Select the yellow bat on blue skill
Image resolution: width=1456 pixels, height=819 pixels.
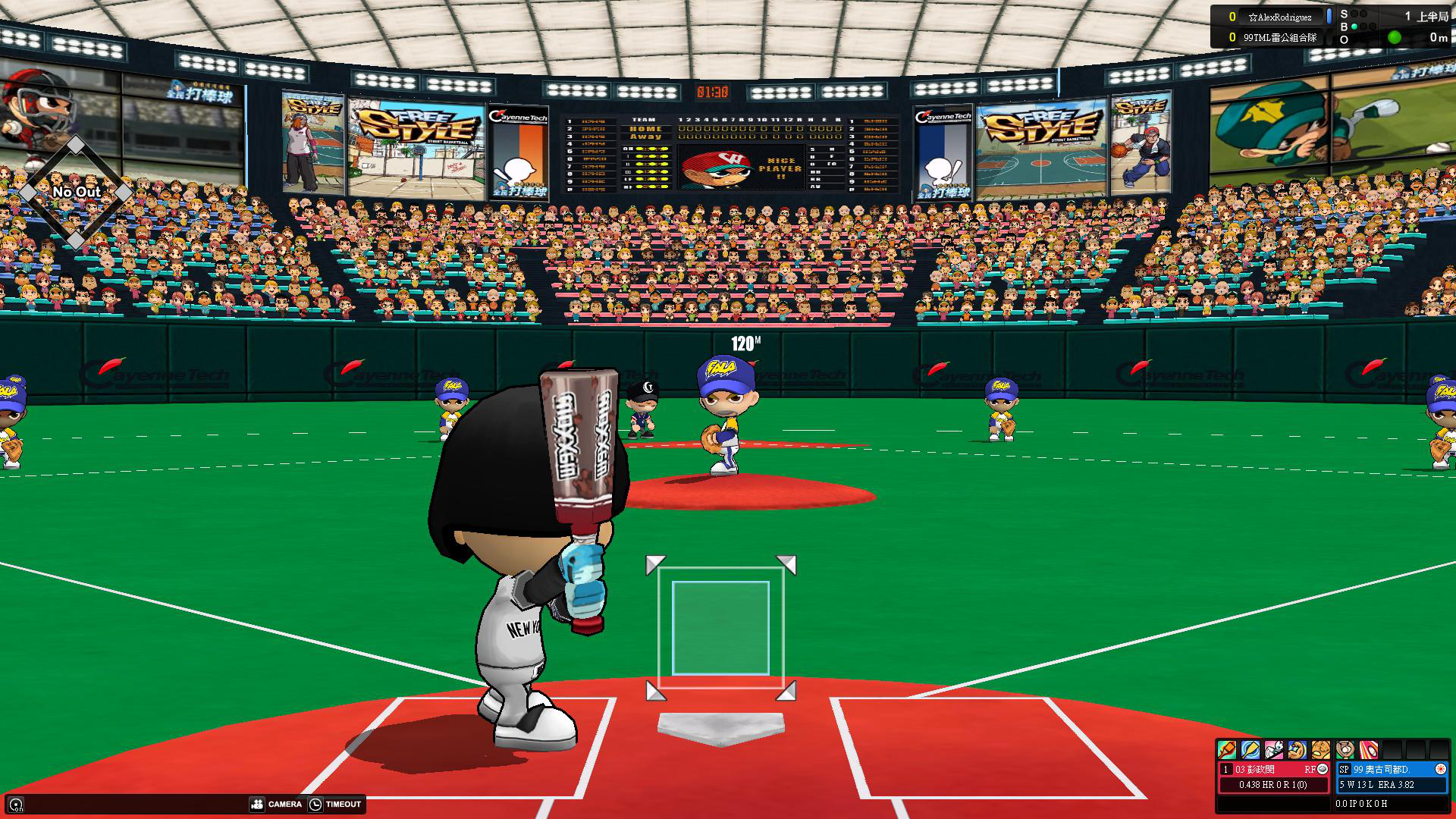tap(1250, 750)
